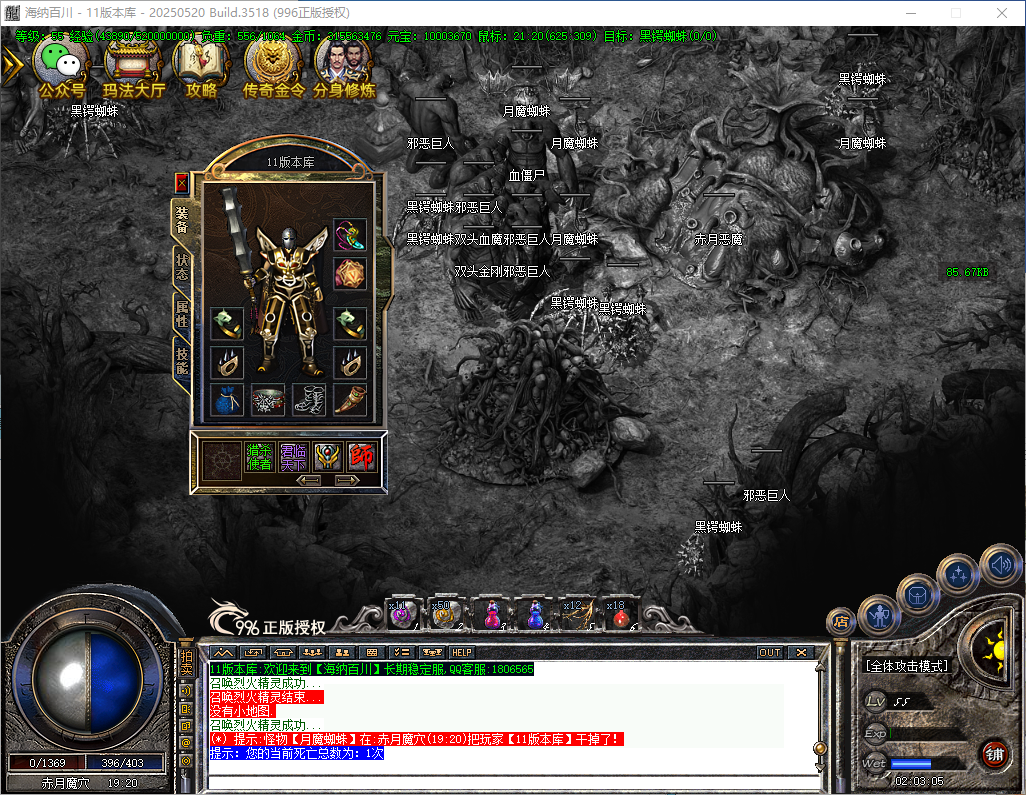Open the 店 shop button
The image size is (1026, 795).
tap(840, 621)
